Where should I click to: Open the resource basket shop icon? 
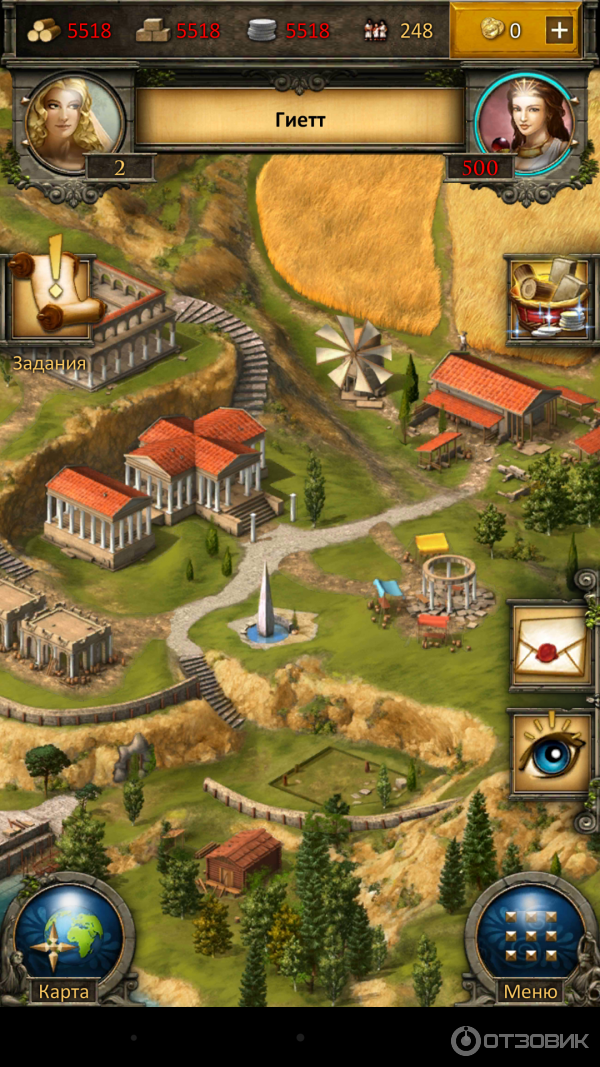click(x=550, y=298)
